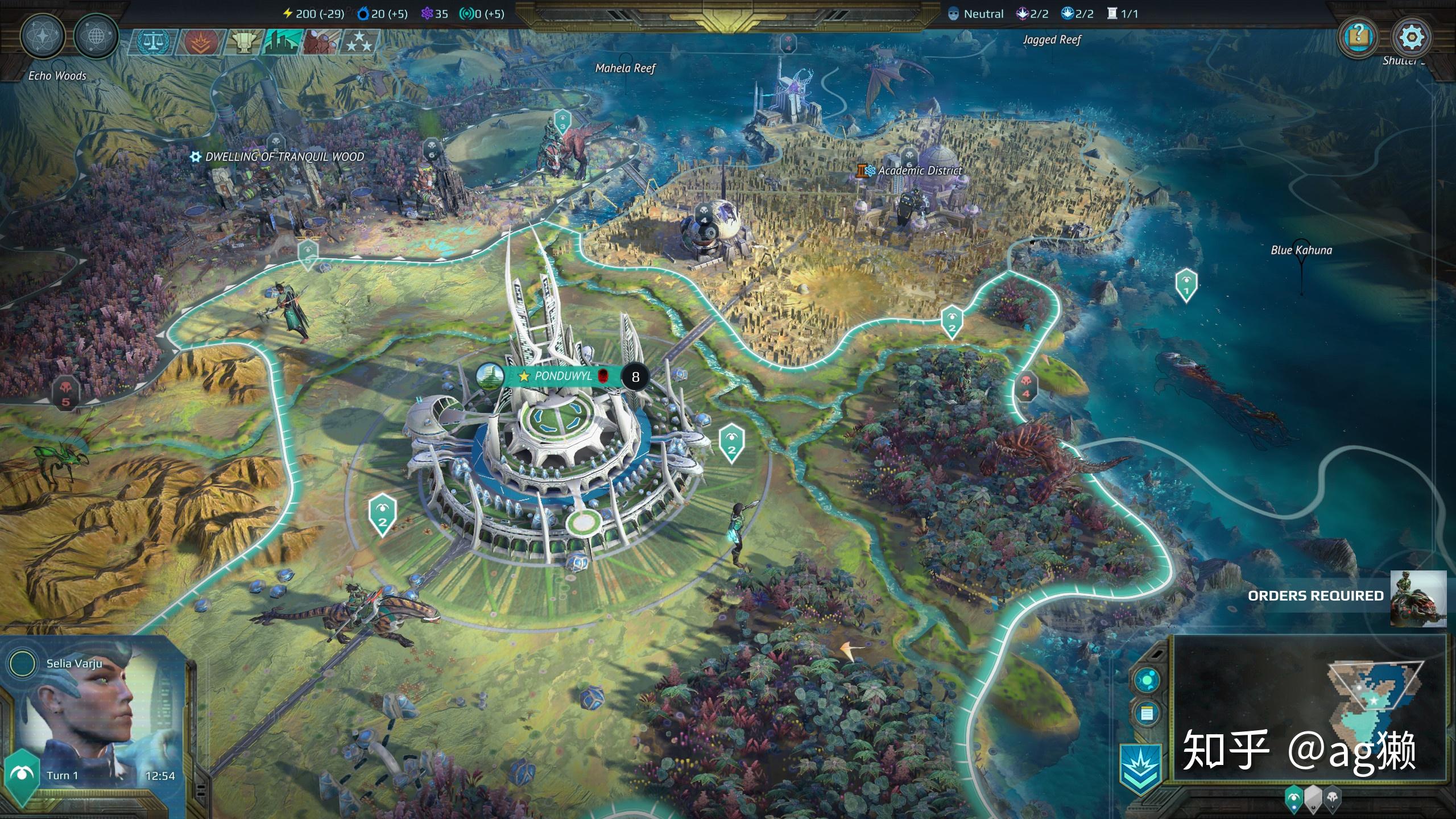Click the Orders Required unit portrait
Image resolution: width=1456 pixels, height=819 pixels.
(1418, 598)
